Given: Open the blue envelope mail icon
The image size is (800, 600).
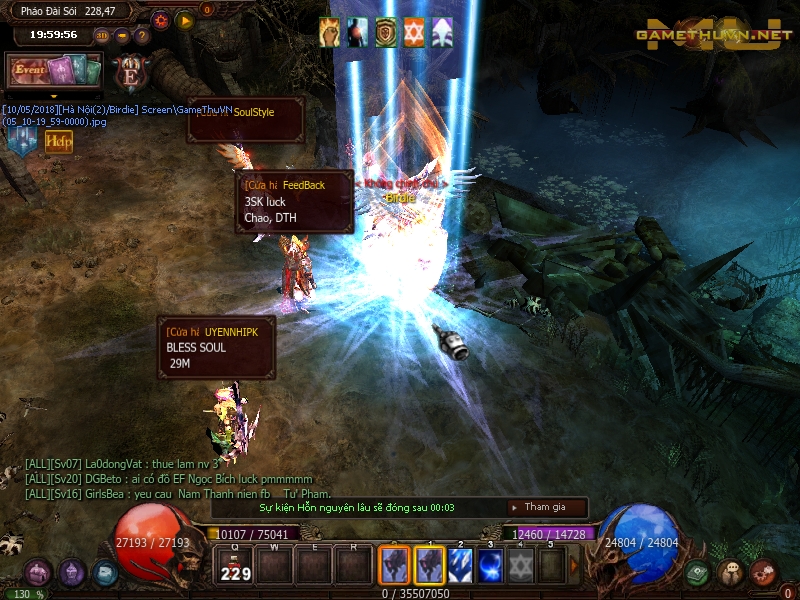Looking at the screenshot, I should [105, 573].
